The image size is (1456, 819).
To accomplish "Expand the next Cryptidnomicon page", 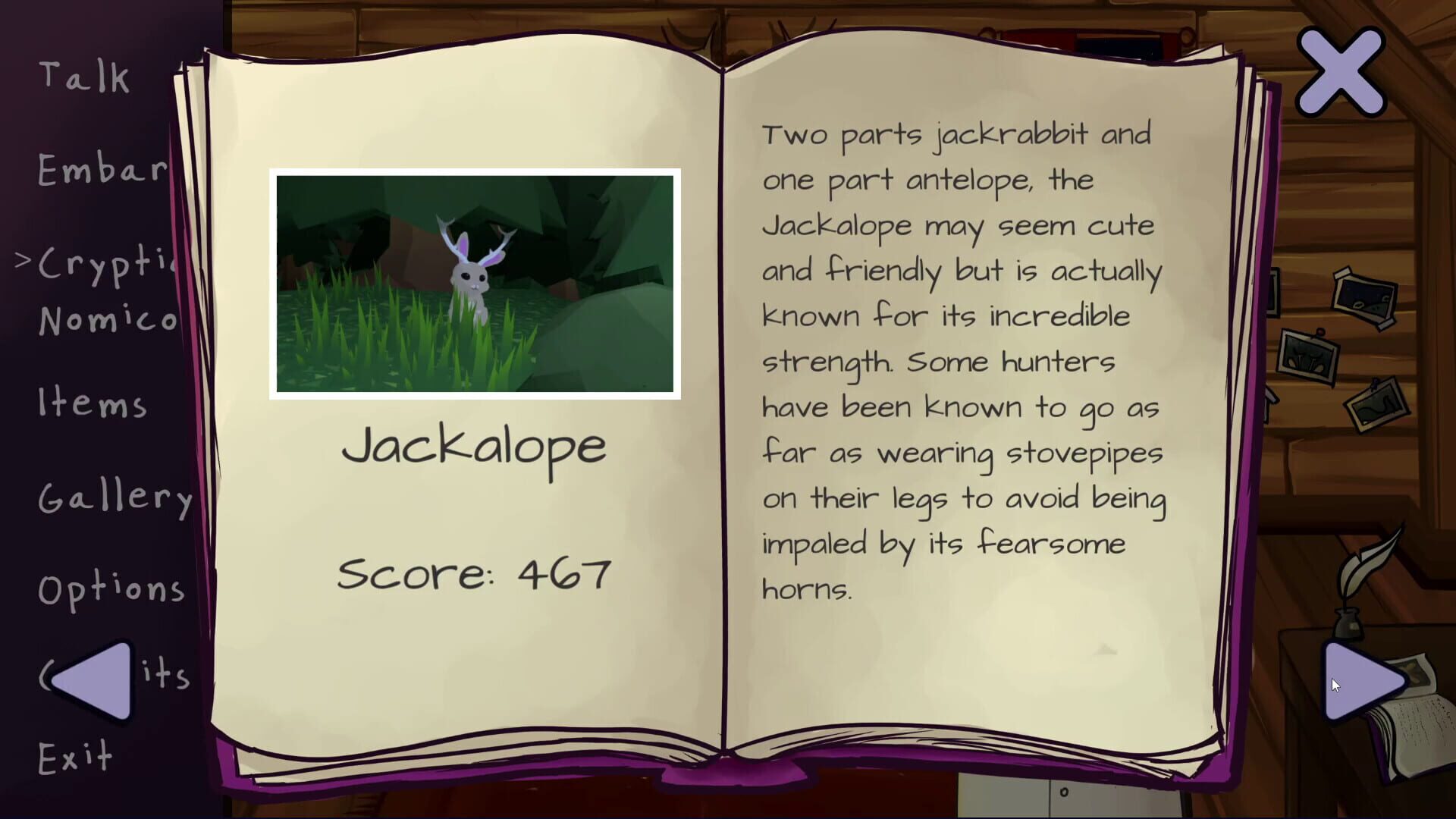I will (x=1360, y=682).
